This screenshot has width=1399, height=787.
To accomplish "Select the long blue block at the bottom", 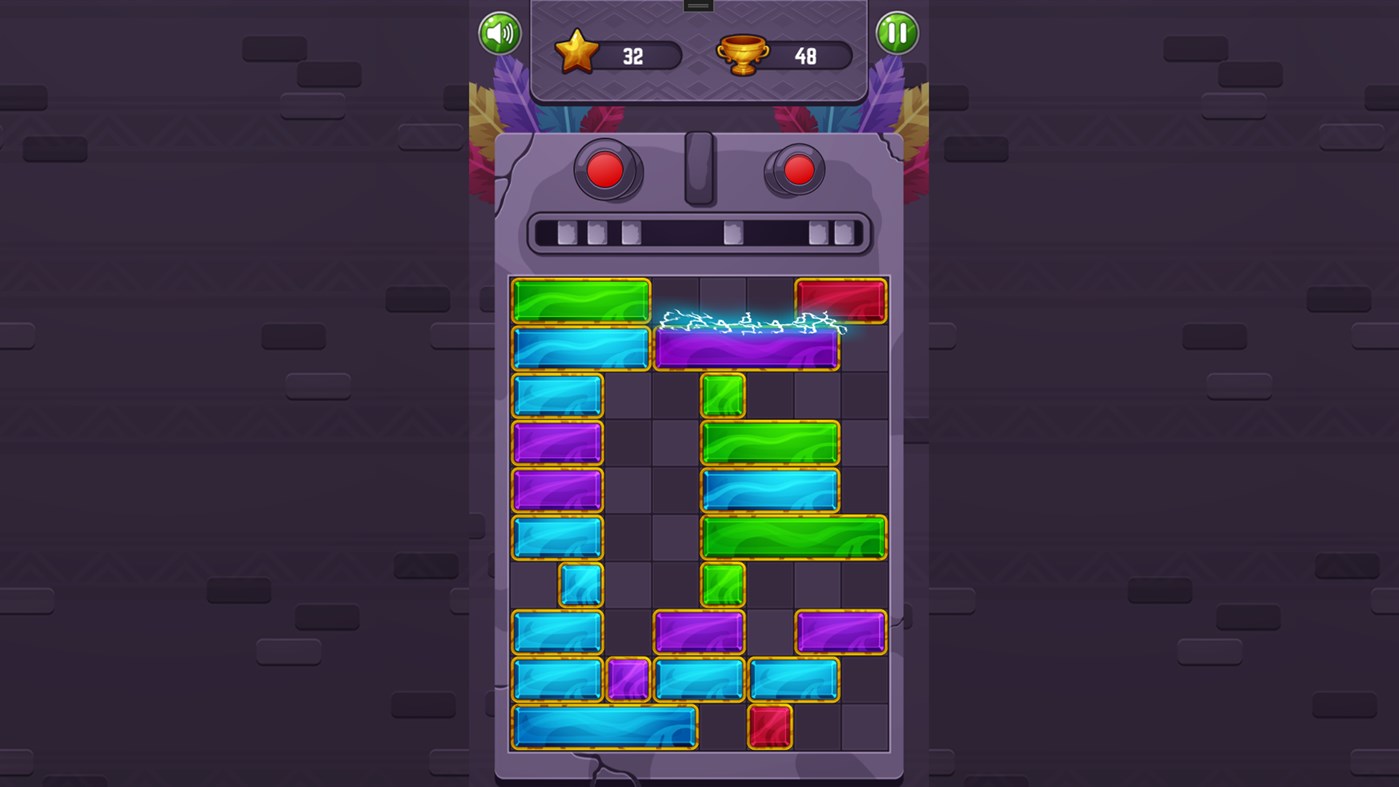I will [x=604, y=726].
